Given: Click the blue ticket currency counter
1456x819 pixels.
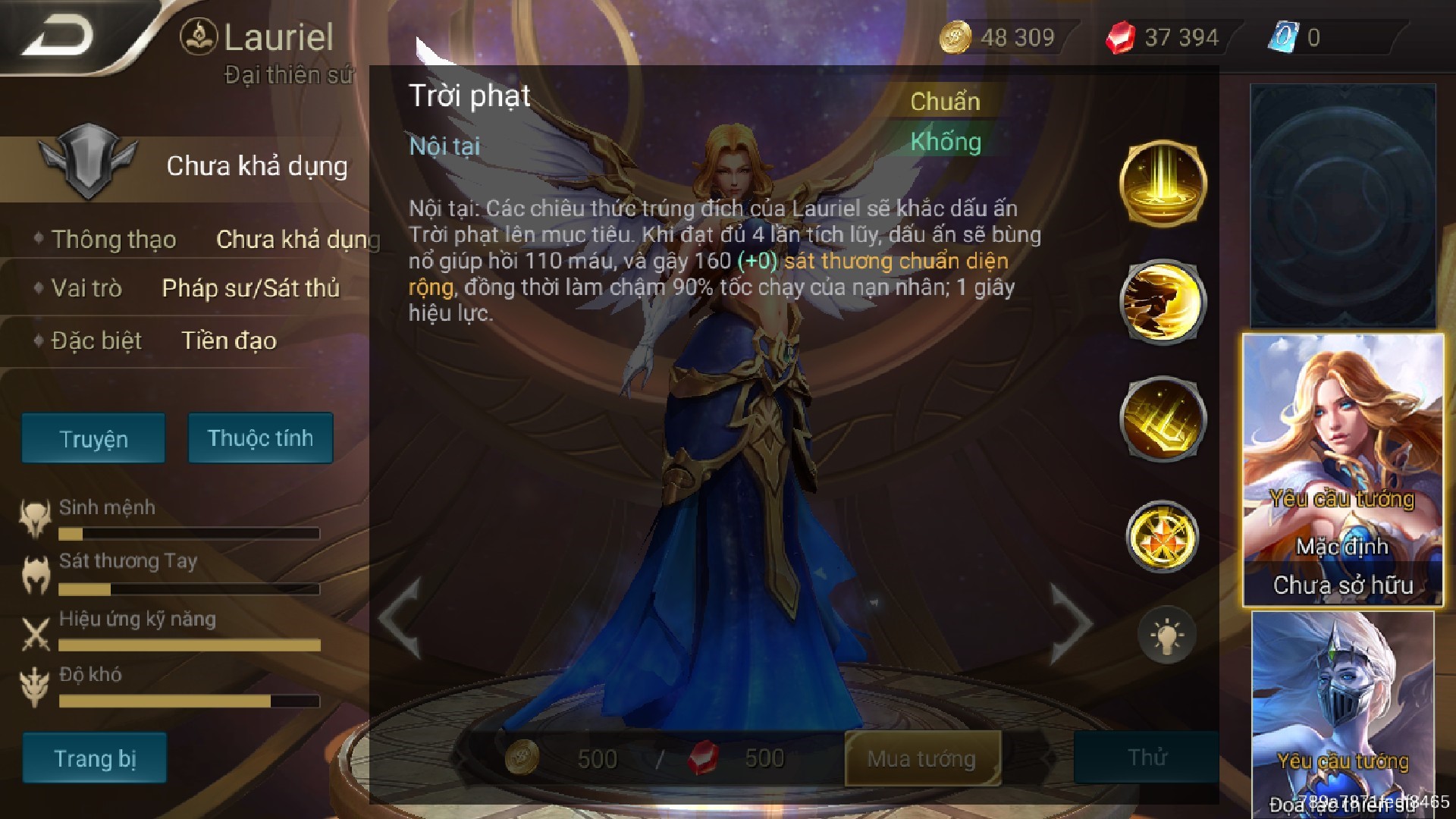Looking at the screenshot, I should pos(1298,37).
